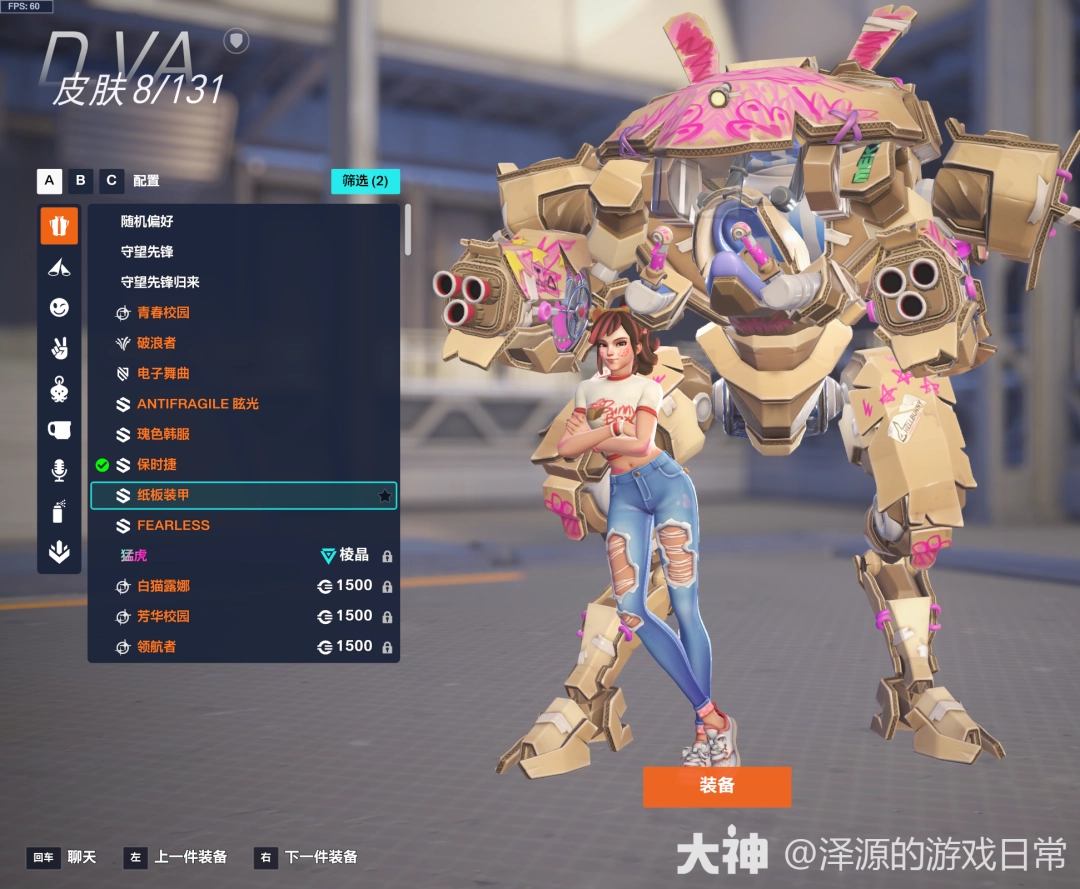1080x889 pixels.
Task: Select the ANTIFRAGILE 眩光 skin
Action: (x=197, y=404)
